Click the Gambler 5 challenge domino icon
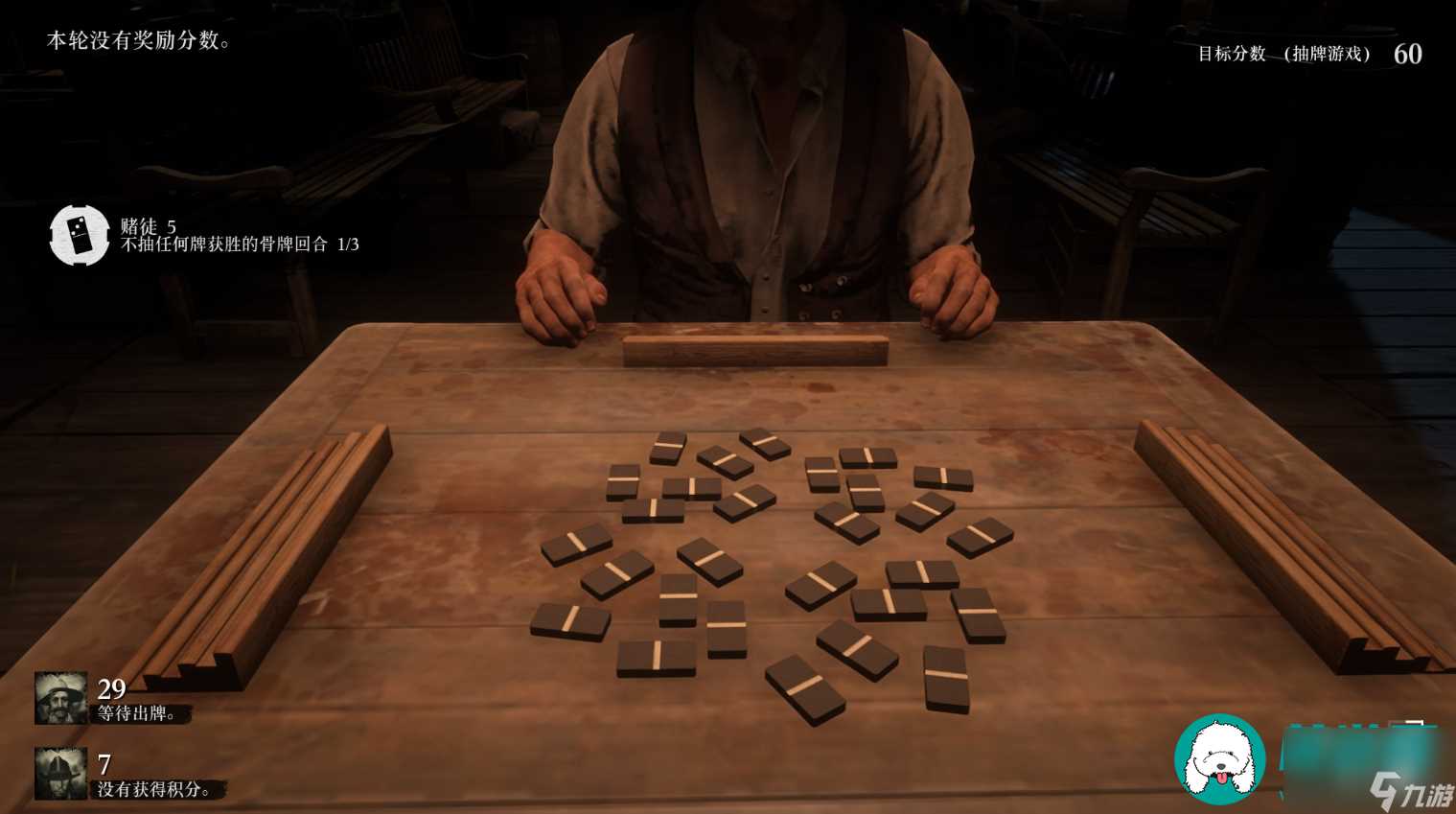 80,235
